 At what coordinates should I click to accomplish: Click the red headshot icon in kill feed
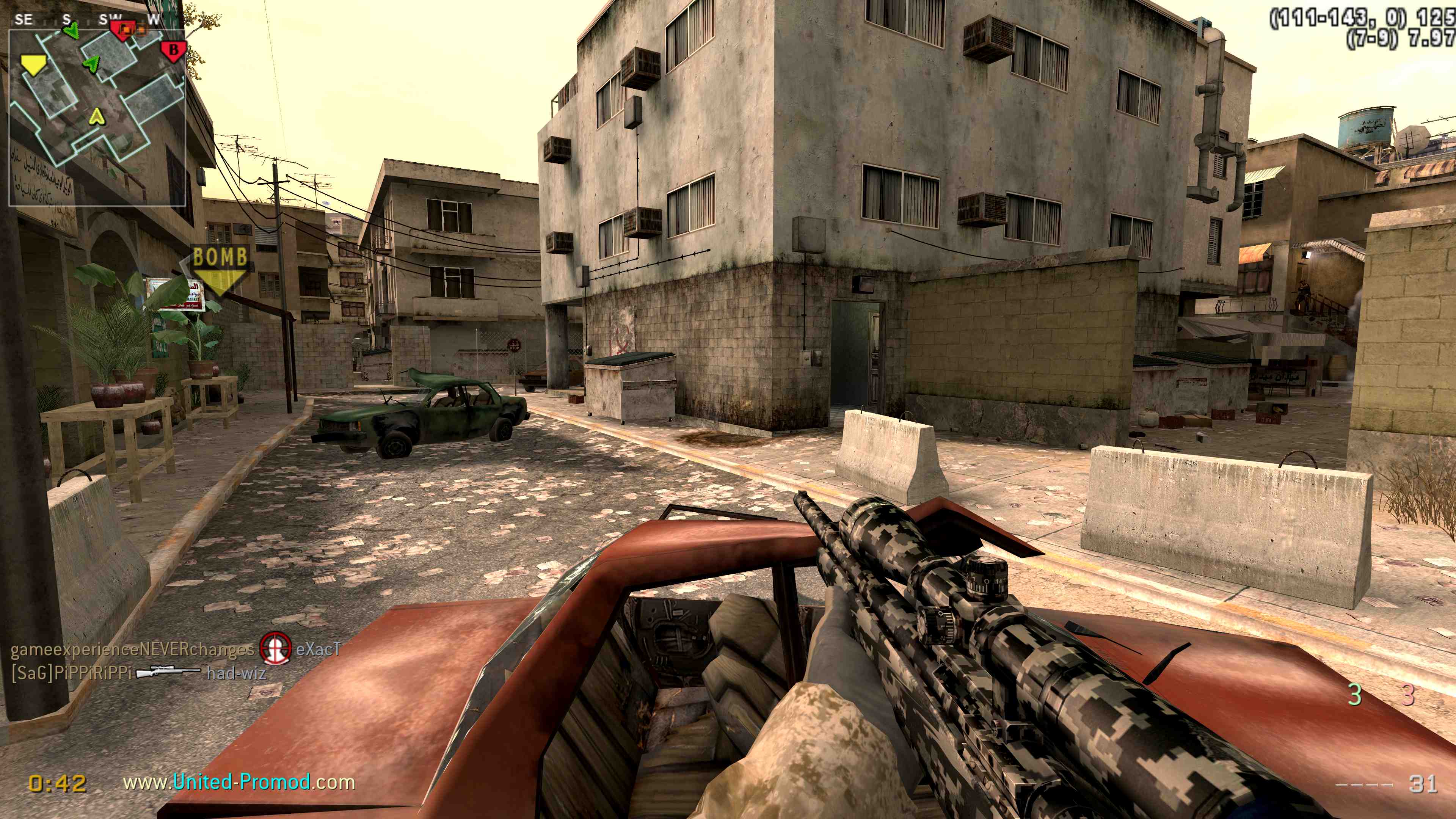tap(275, 648)
